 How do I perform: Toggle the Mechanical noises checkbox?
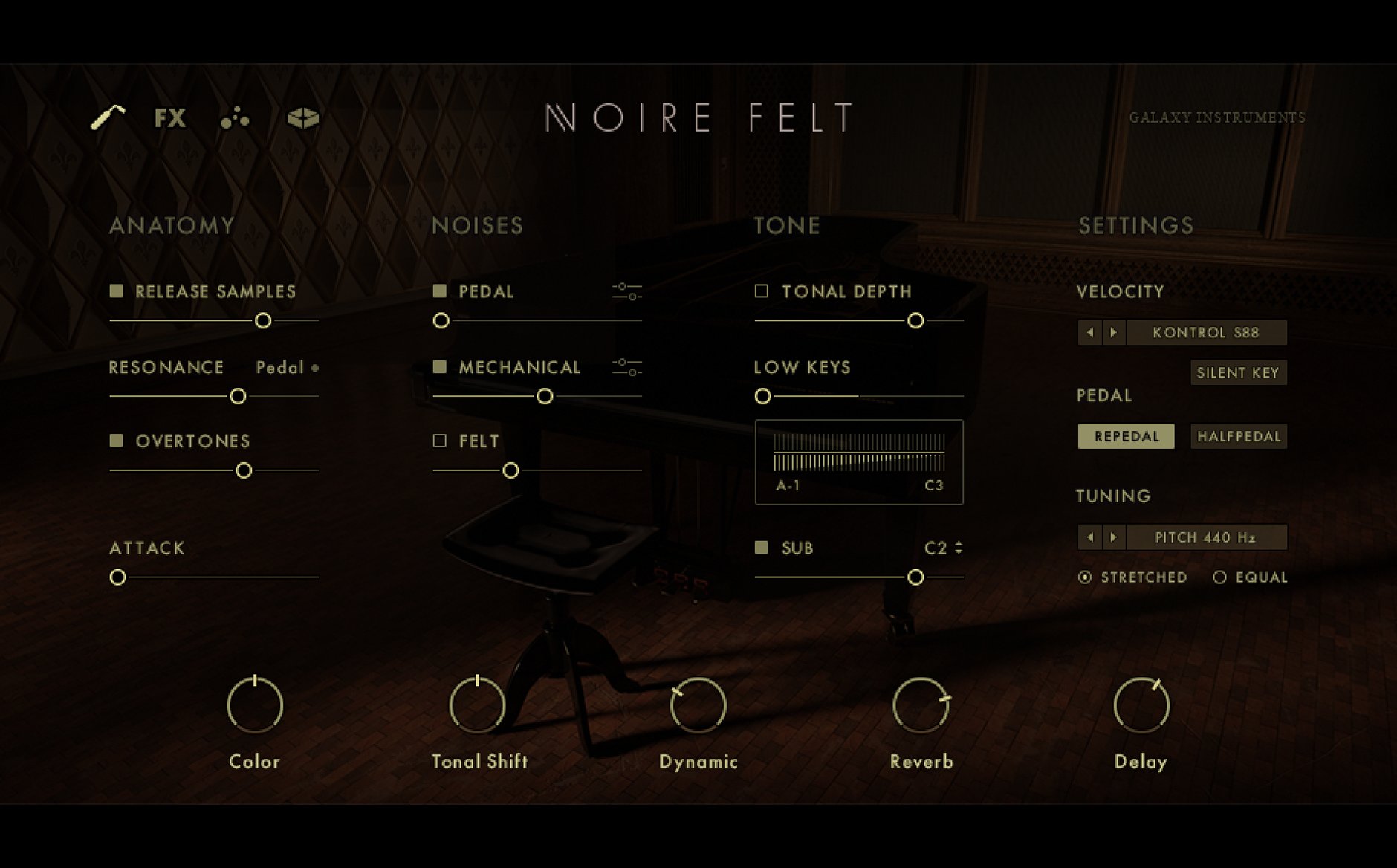pyautogui.click(x=440, y=366)
